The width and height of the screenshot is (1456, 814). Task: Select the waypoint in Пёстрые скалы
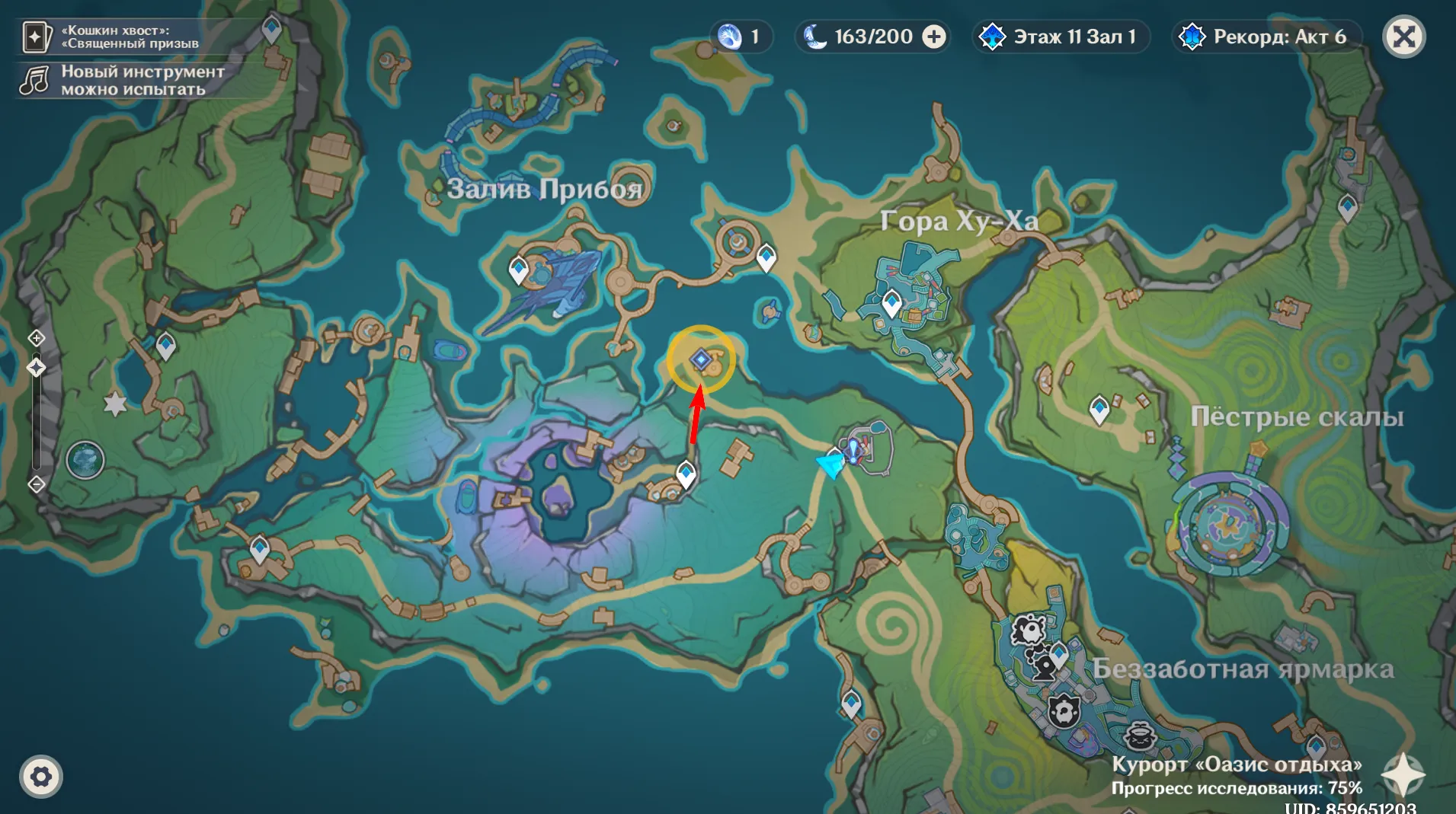tap(1099, 408)
